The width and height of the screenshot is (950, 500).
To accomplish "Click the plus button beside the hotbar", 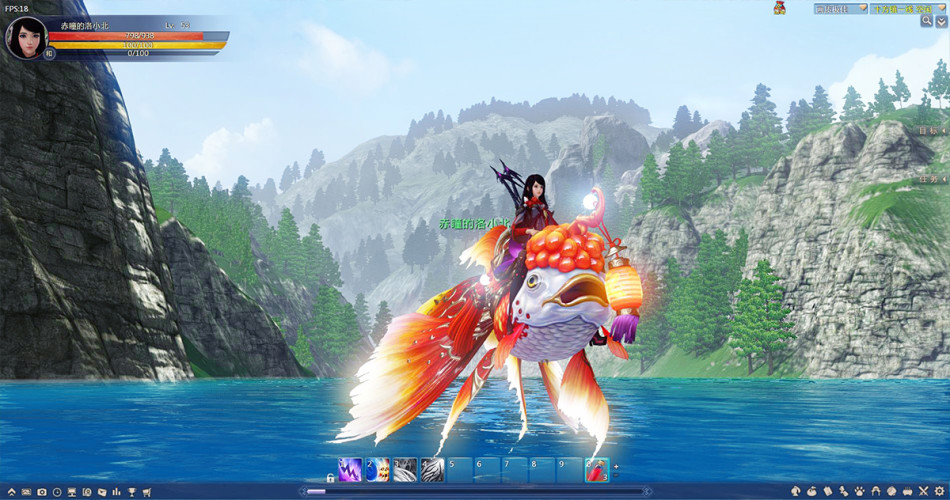I will pos(616,467).
